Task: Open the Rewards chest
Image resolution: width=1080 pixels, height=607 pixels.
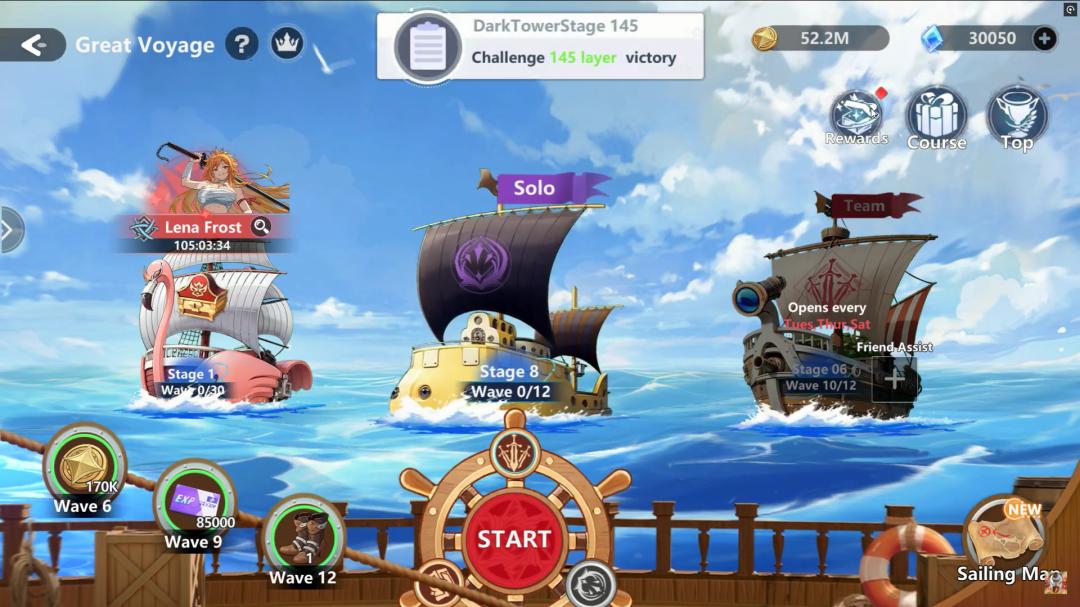Action: (856, 117)
